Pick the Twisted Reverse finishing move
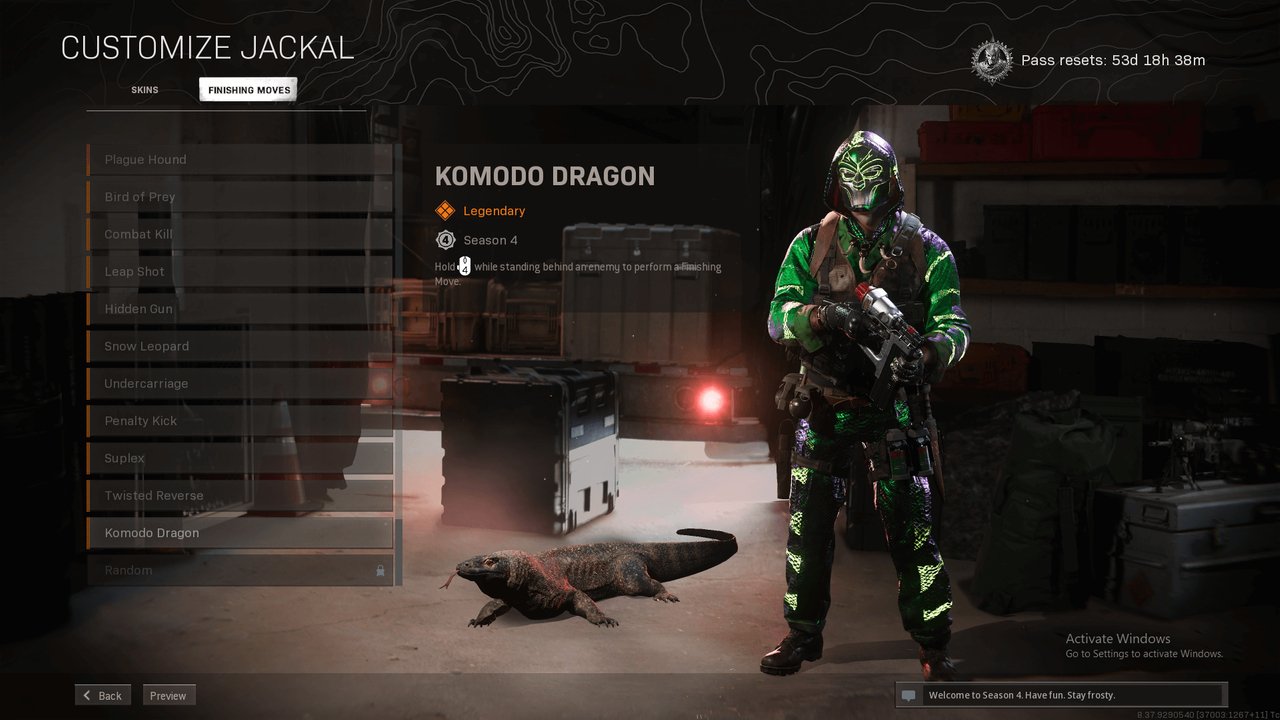Screen dimensions: 1280x720 [x=240, y=496]
